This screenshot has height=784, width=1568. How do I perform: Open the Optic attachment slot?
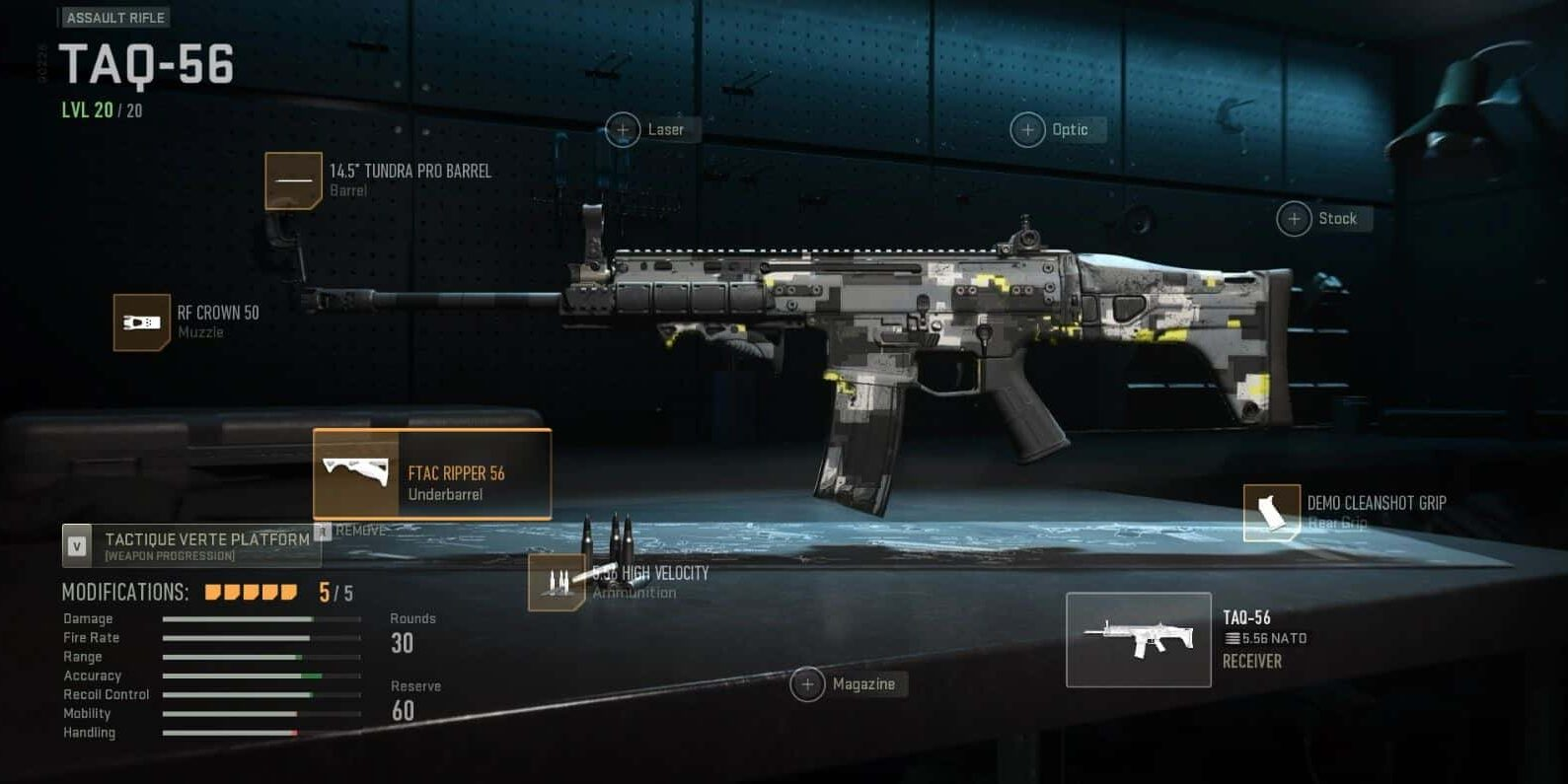pyautogui.click(x=1028, y=129)
